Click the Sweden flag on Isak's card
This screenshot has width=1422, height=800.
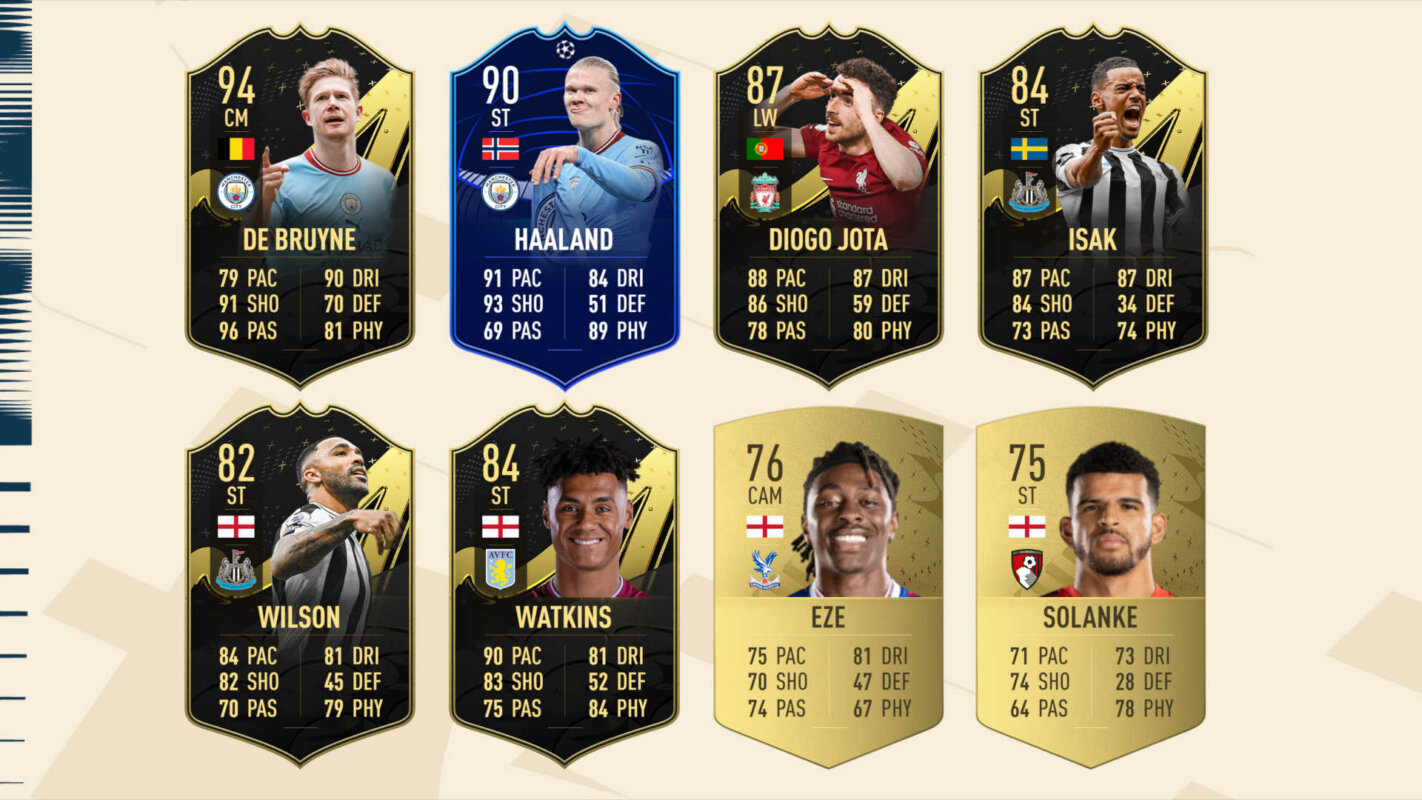point(1031,150)
